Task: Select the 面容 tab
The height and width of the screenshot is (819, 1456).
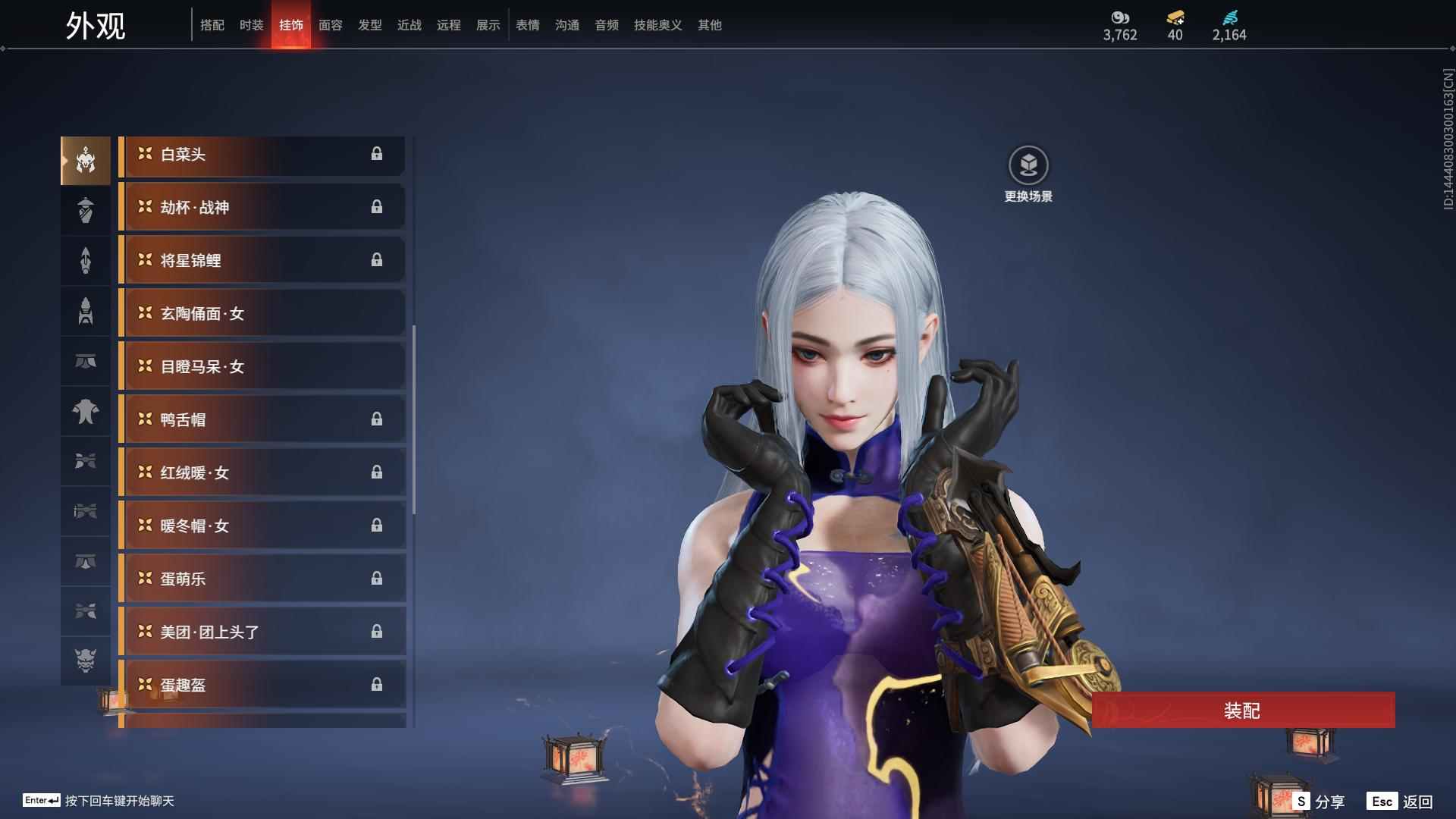Action: tap(330, 25)
